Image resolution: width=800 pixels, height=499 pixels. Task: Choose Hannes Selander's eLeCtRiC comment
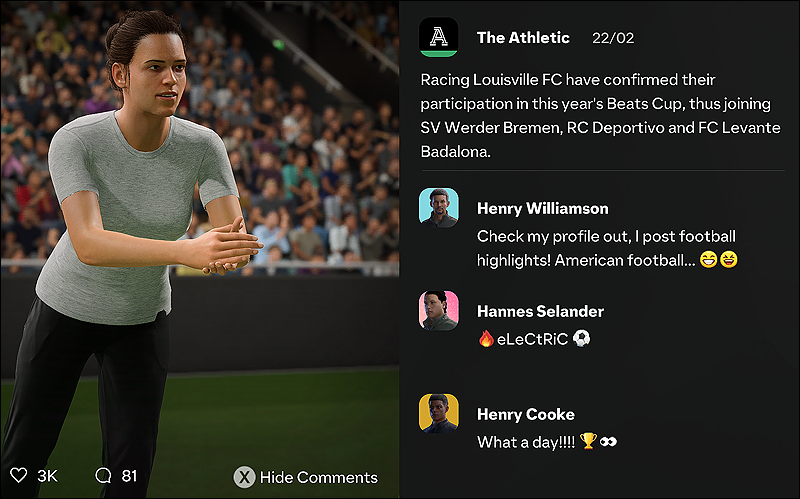tap(535, 339)
